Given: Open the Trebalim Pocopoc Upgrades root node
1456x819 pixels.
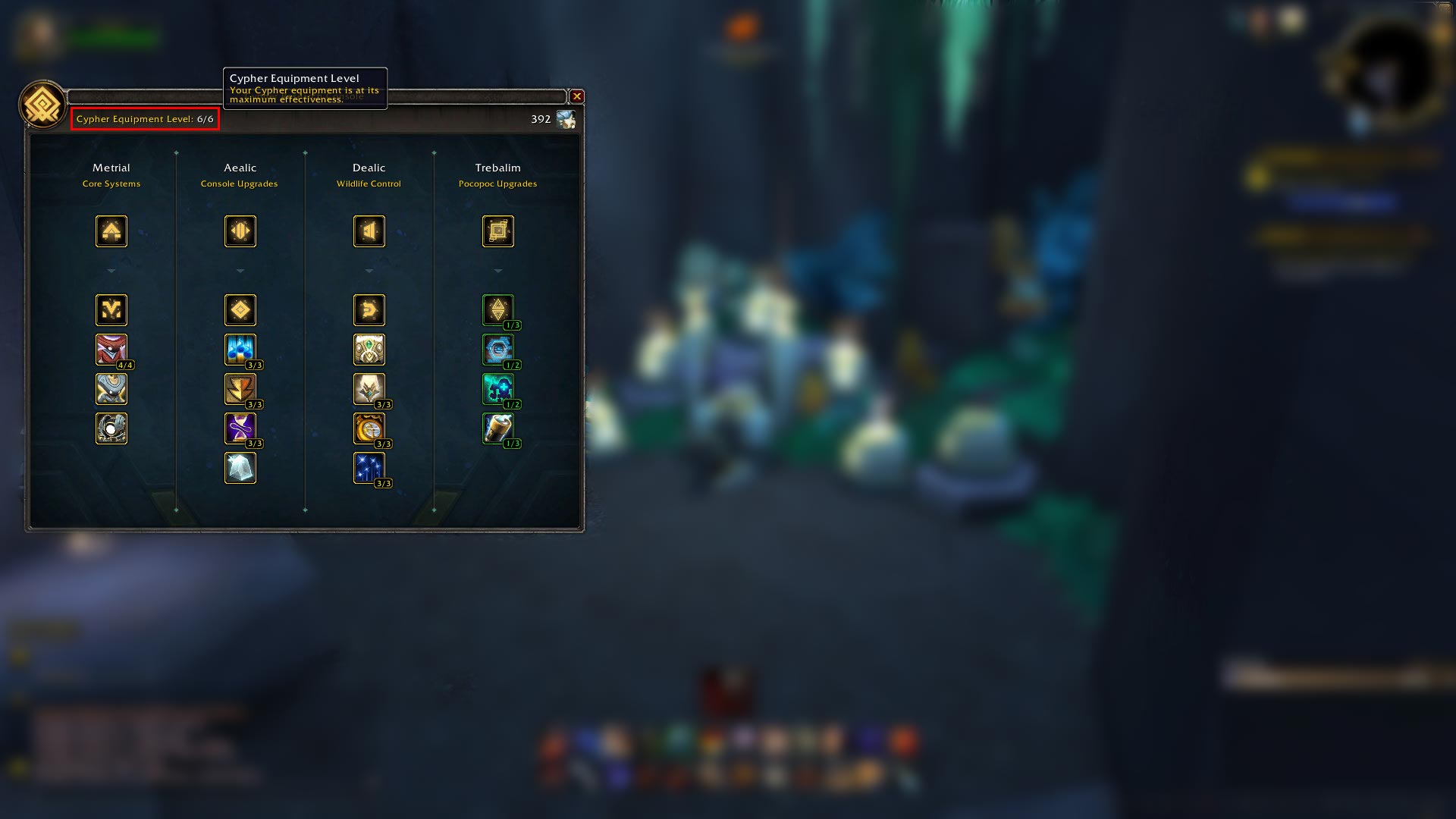Looking at the screenshot, I should point(498,231).
